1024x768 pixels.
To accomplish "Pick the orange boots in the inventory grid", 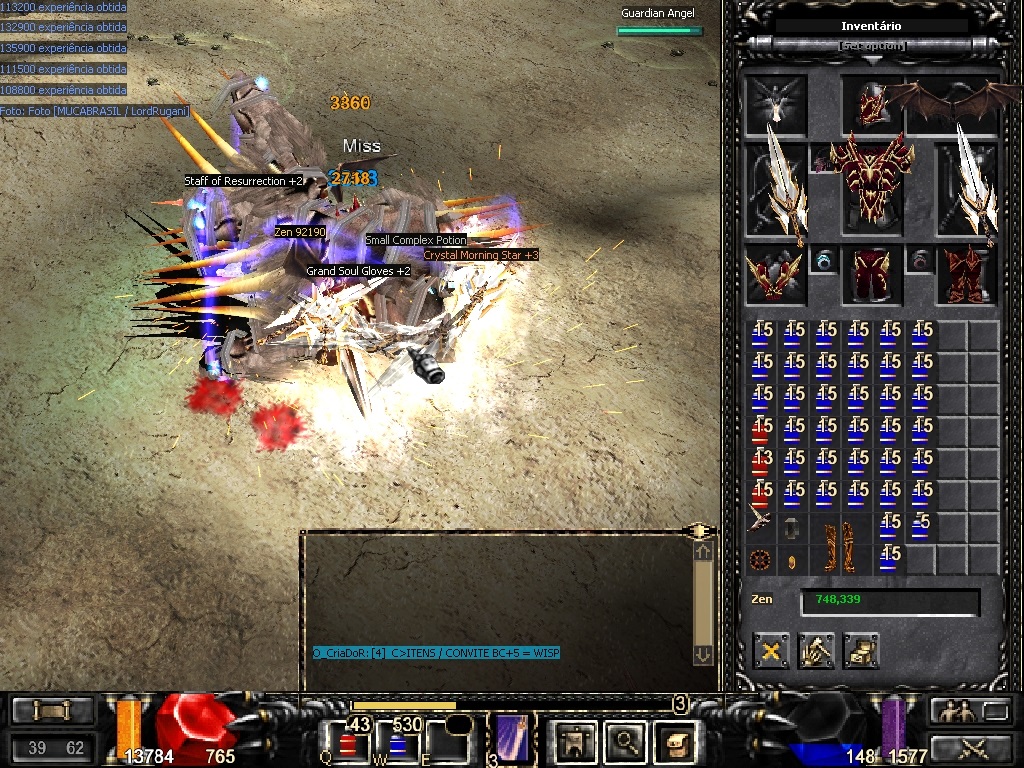I will 840,545.
